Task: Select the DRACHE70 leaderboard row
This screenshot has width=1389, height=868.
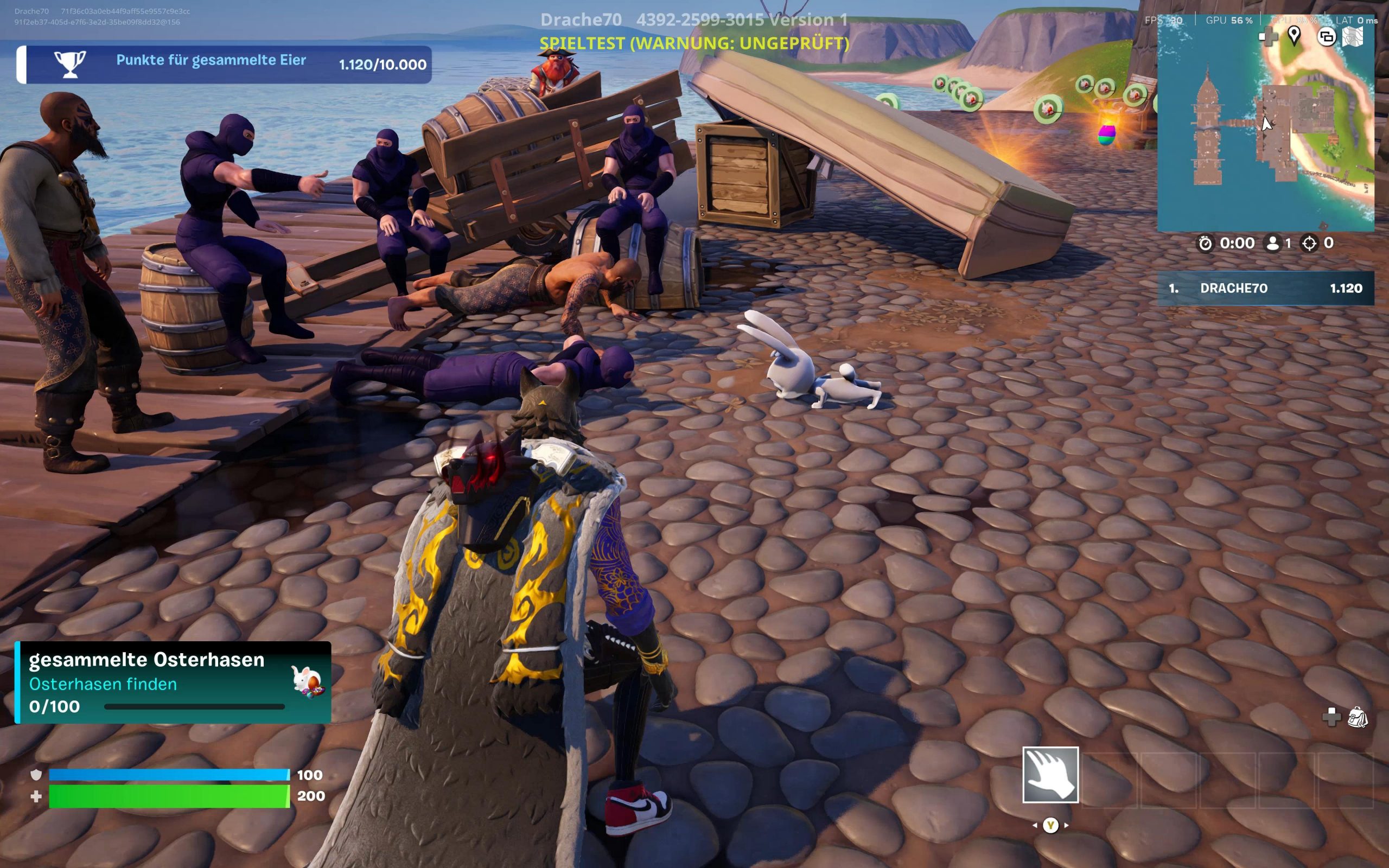Action: 1265,288
